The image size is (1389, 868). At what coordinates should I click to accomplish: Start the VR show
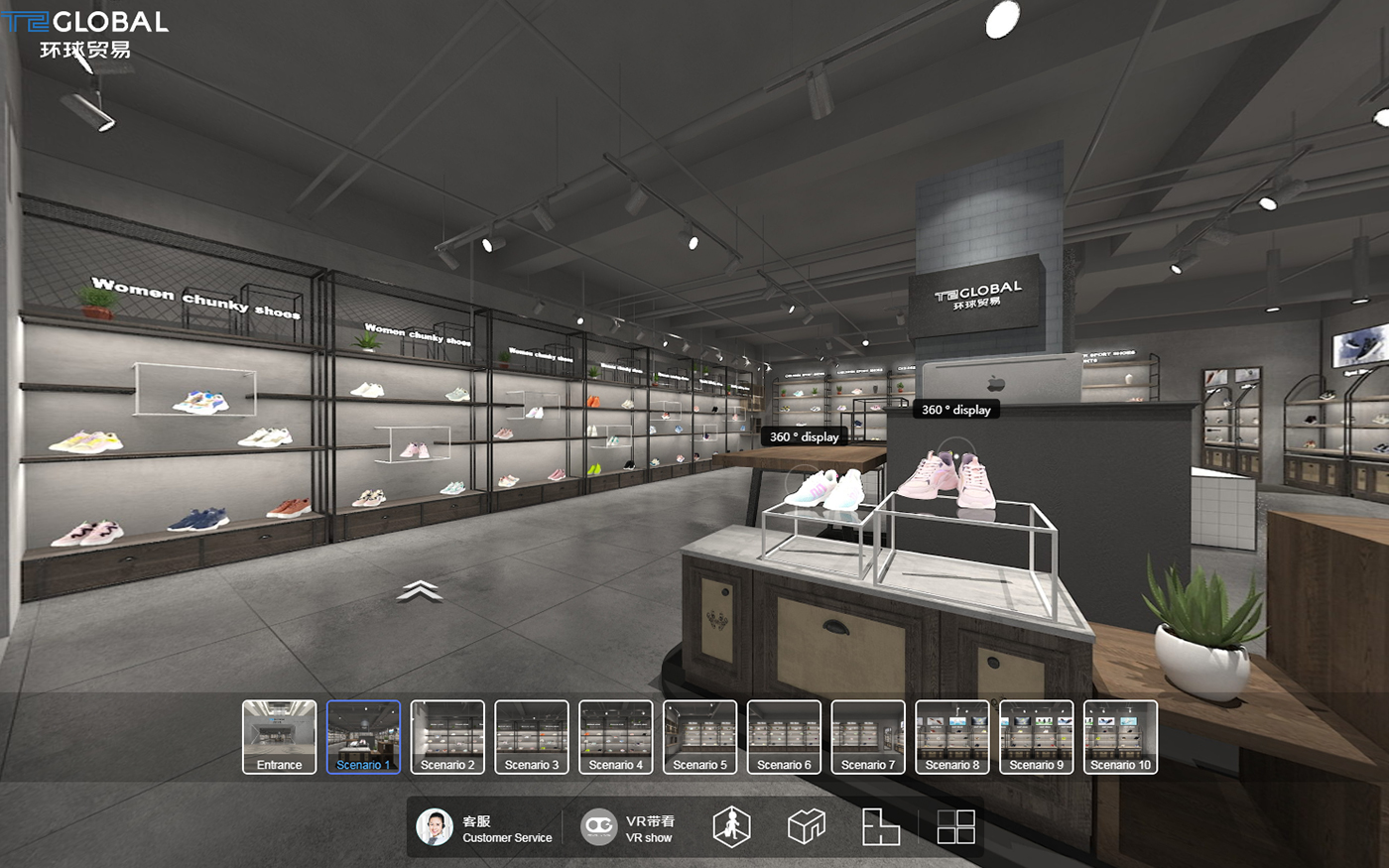pyautogui.click(x=627, y=827)
